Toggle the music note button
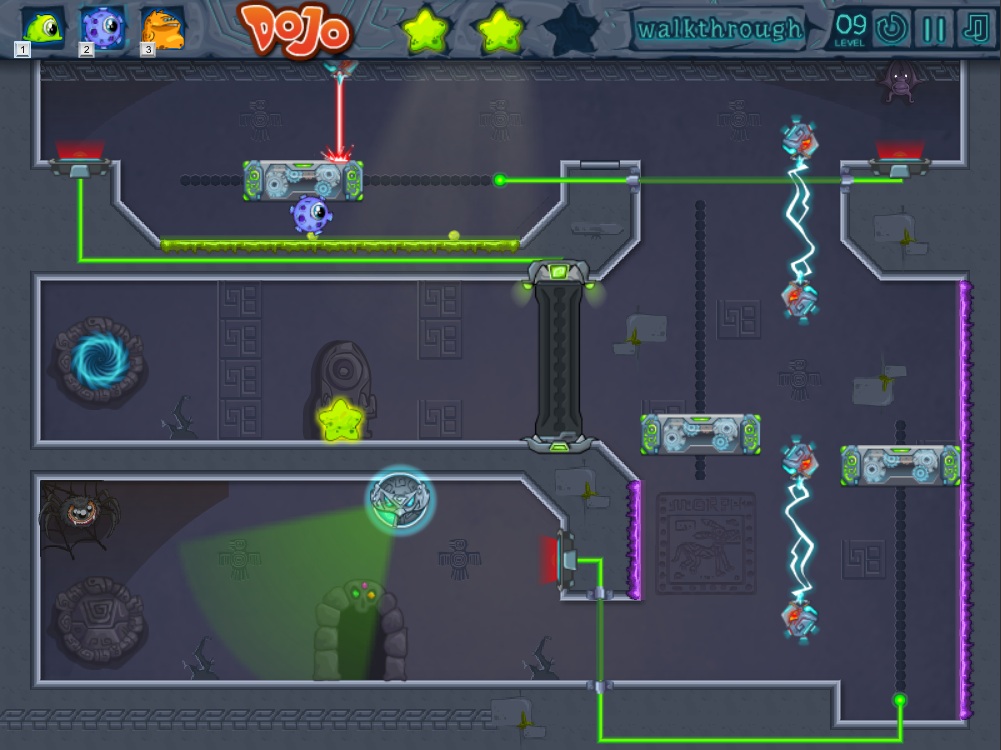1001x750 pixels. tap(975, 29)
